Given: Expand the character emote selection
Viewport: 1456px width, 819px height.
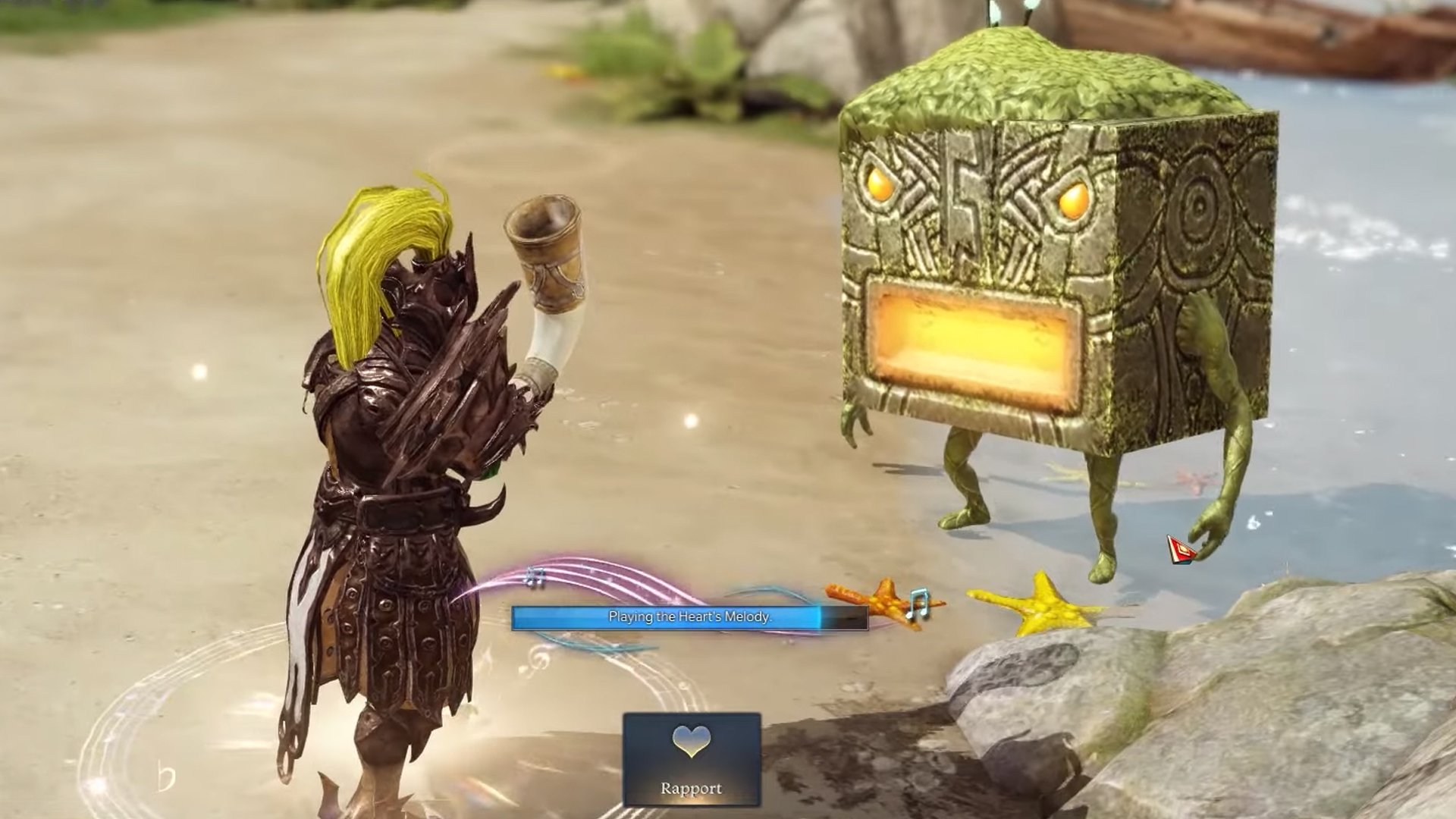Looking at the screenshot, I should point(690,758).
